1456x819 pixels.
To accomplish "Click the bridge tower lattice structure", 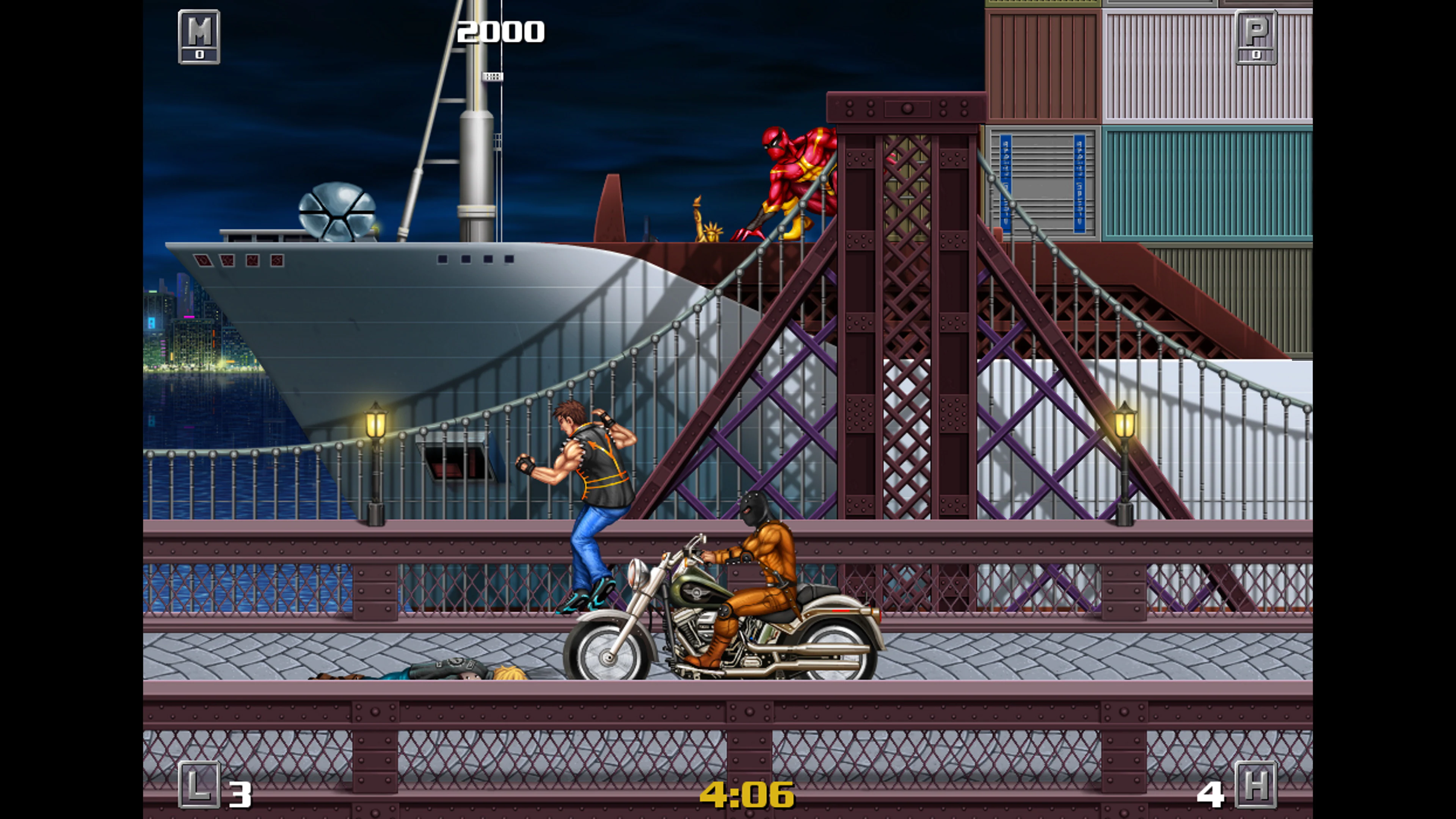I will 904,282.
